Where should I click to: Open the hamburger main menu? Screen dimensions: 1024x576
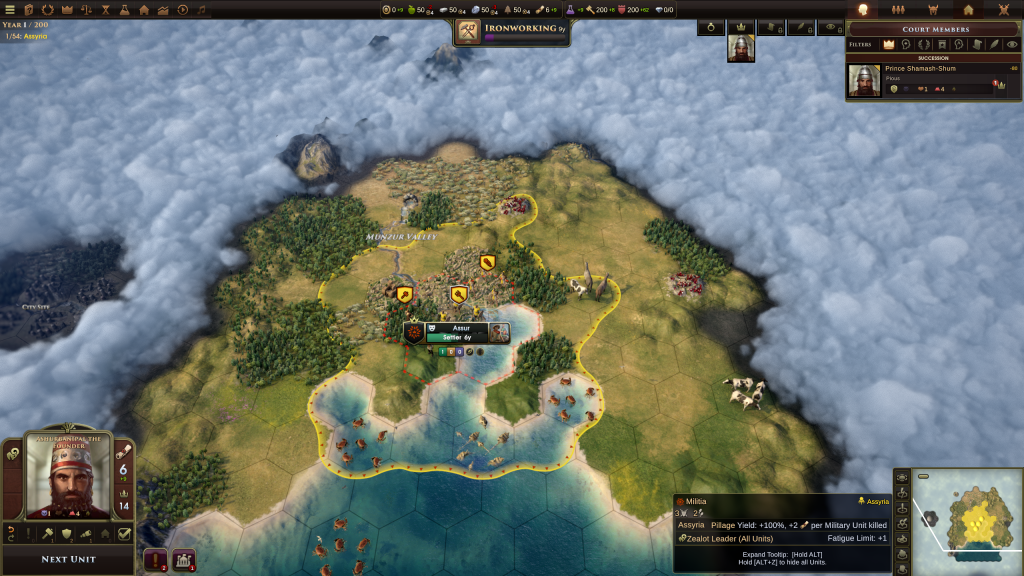(11, 9)
